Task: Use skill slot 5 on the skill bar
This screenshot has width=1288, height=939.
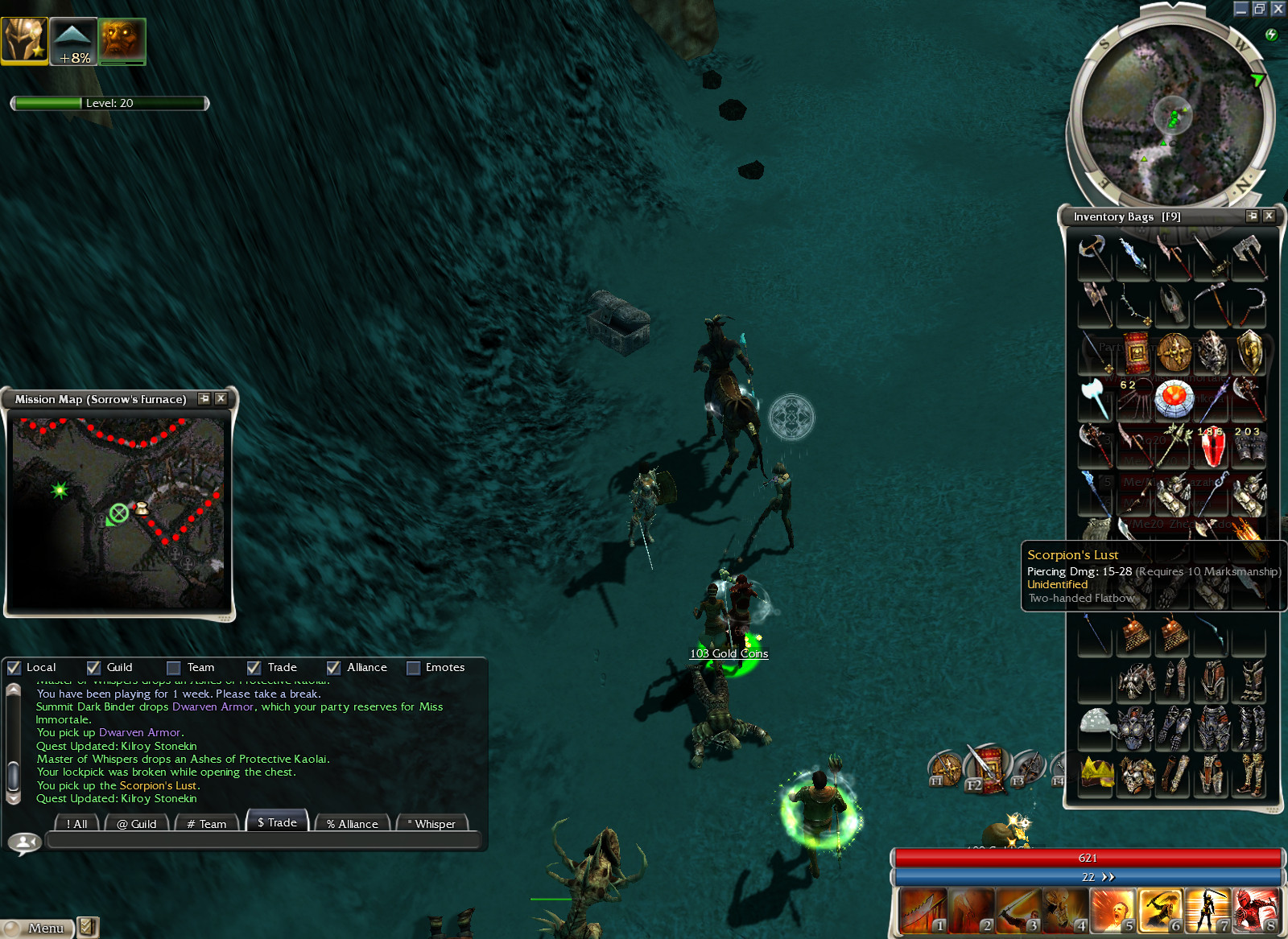Action: [1113, 911]
